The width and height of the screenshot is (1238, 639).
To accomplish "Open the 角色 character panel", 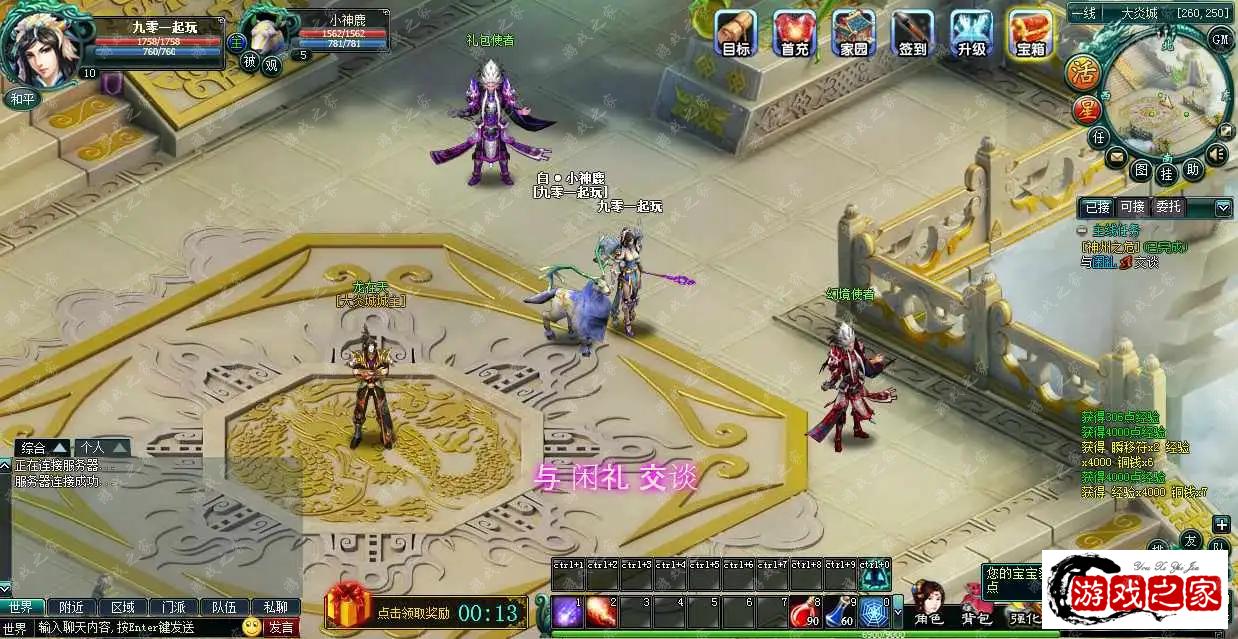I will pyautogui.click(x=929, y=605).
